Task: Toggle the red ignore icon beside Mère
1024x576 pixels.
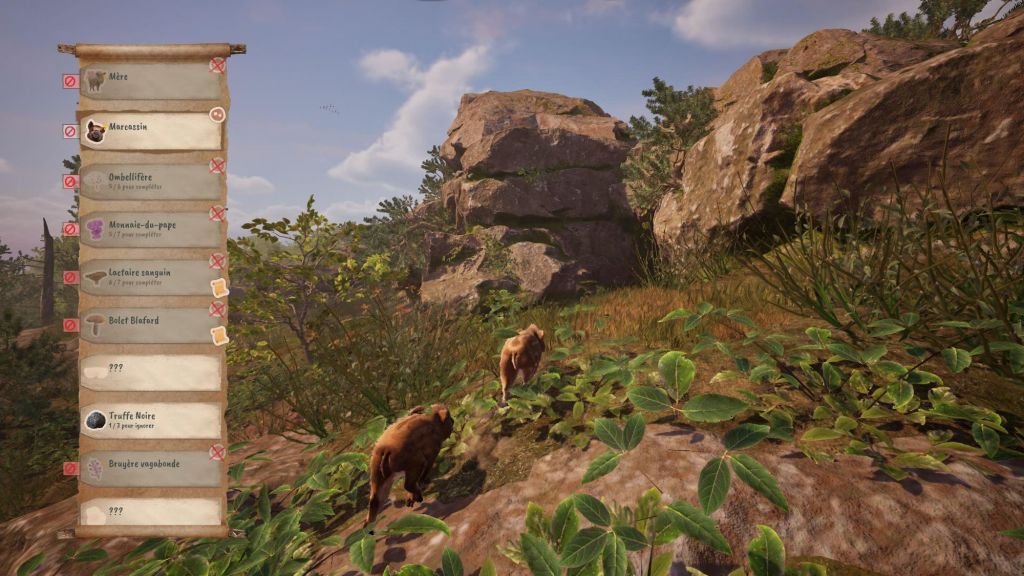Action: coord(70,82)
